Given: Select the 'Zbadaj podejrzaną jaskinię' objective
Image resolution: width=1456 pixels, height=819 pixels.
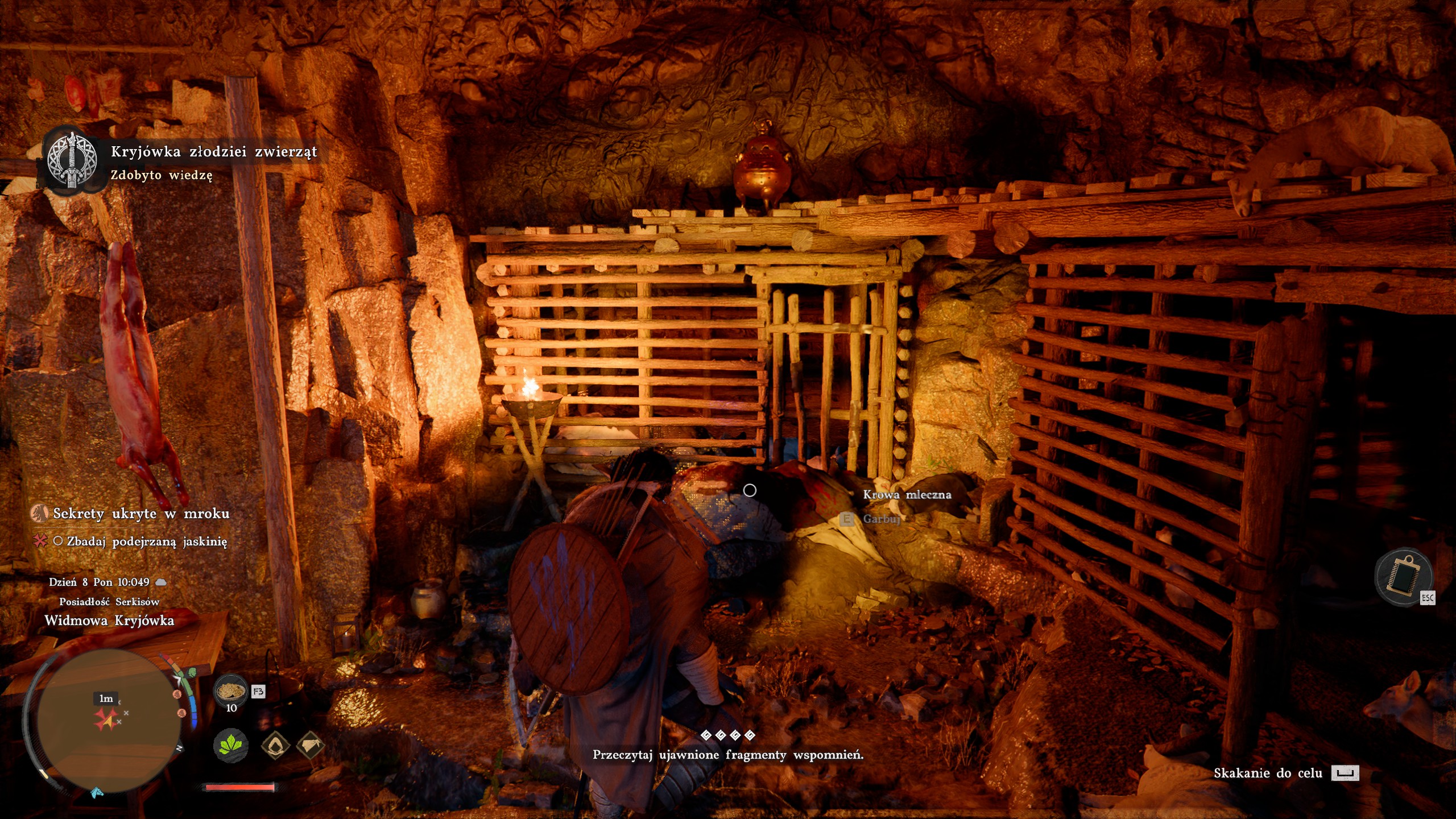Looking at the screenshot, I should (147, 541).
